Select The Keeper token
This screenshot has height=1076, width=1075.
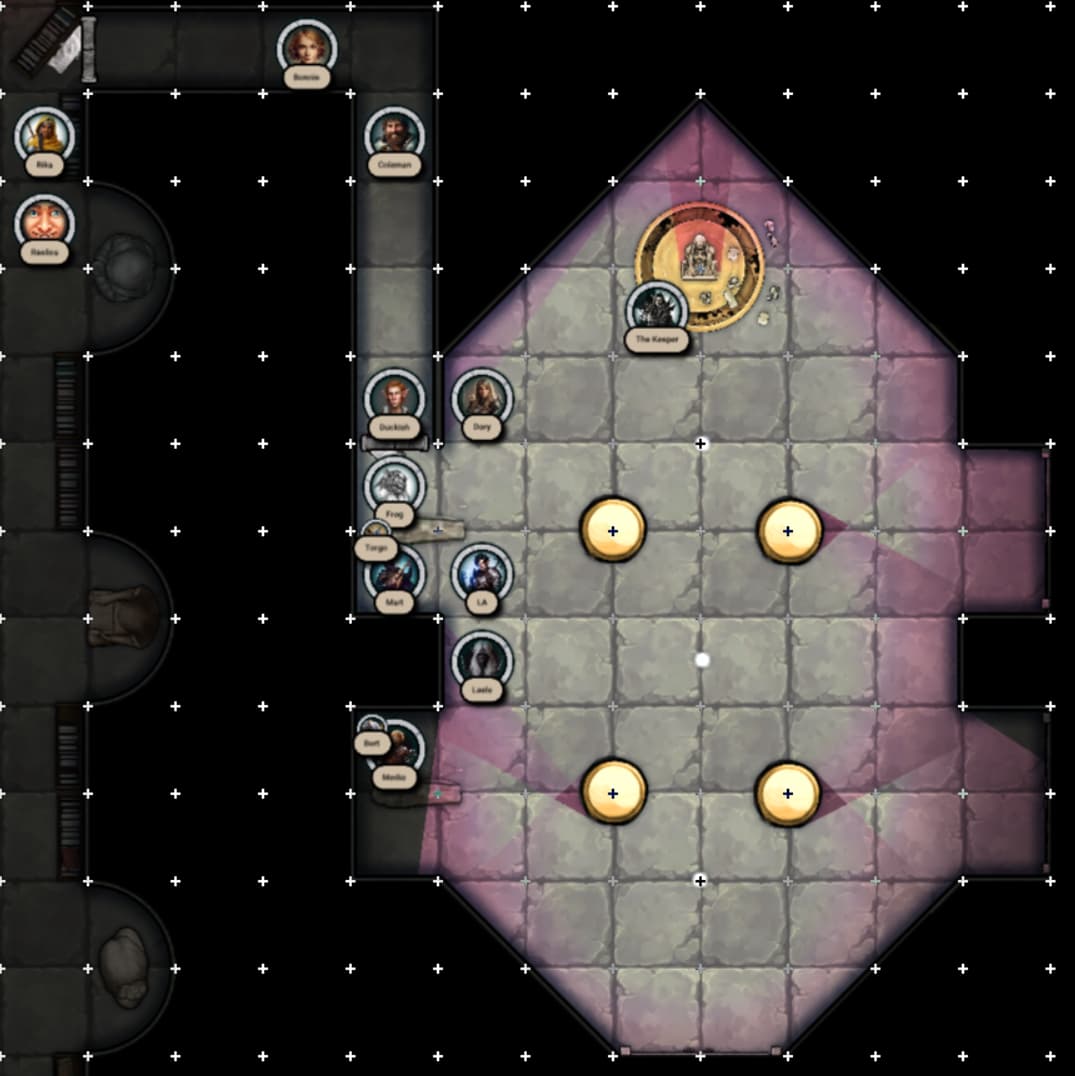point(657,310)
